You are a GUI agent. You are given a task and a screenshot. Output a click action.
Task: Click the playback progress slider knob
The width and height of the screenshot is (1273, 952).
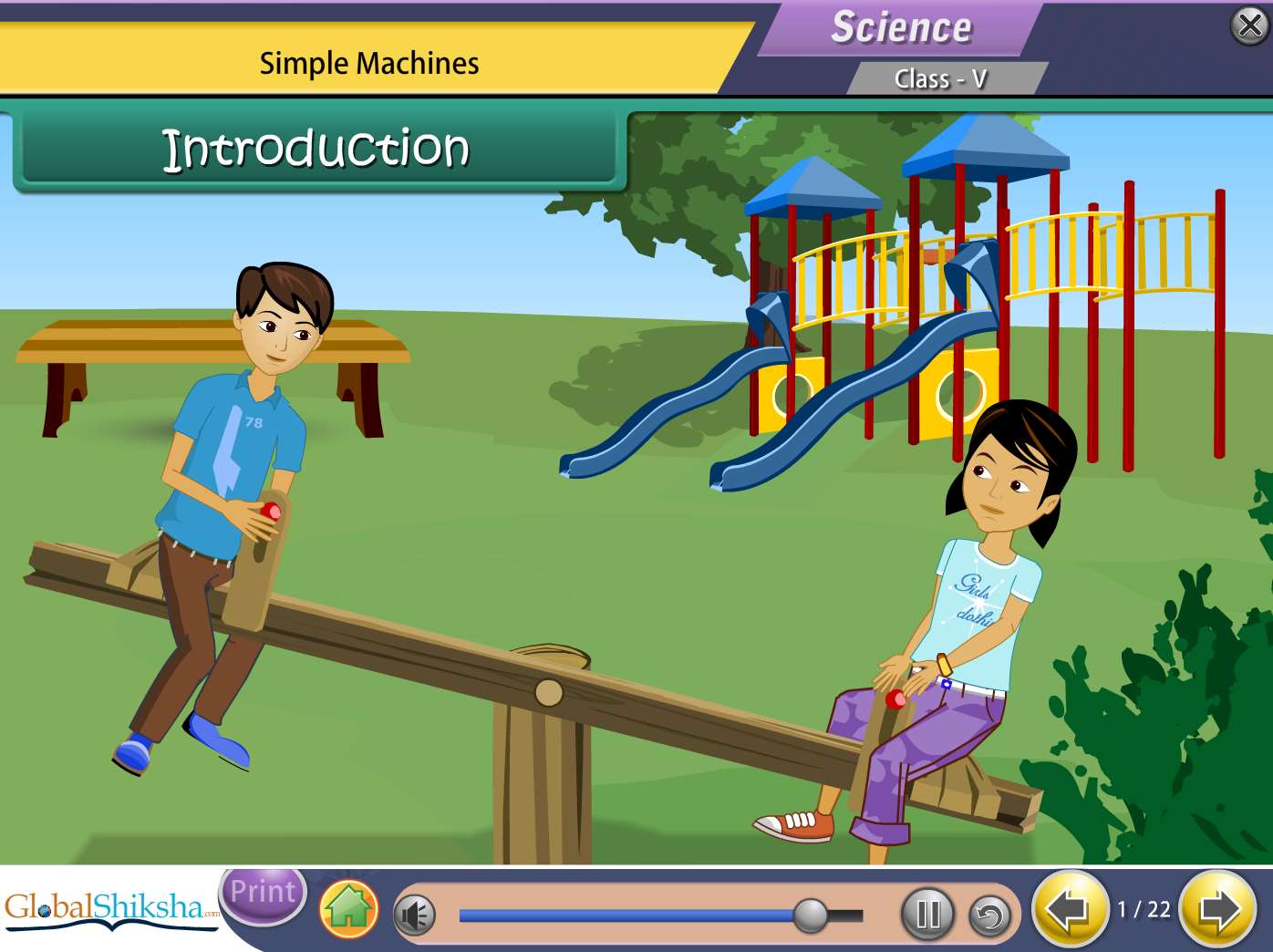(x=810, y=915)
